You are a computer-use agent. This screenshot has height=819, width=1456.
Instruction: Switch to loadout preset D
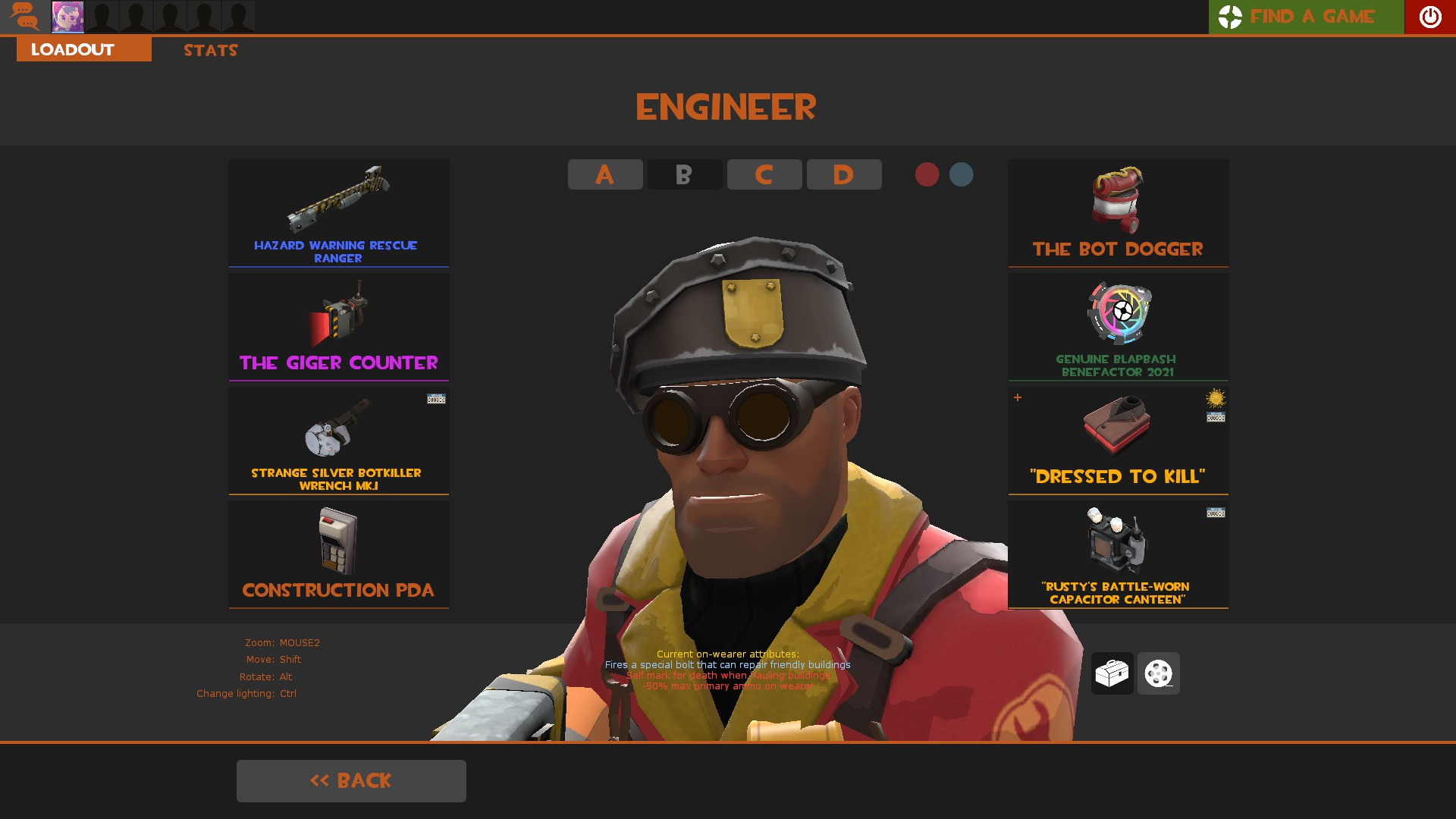point(844,174)
